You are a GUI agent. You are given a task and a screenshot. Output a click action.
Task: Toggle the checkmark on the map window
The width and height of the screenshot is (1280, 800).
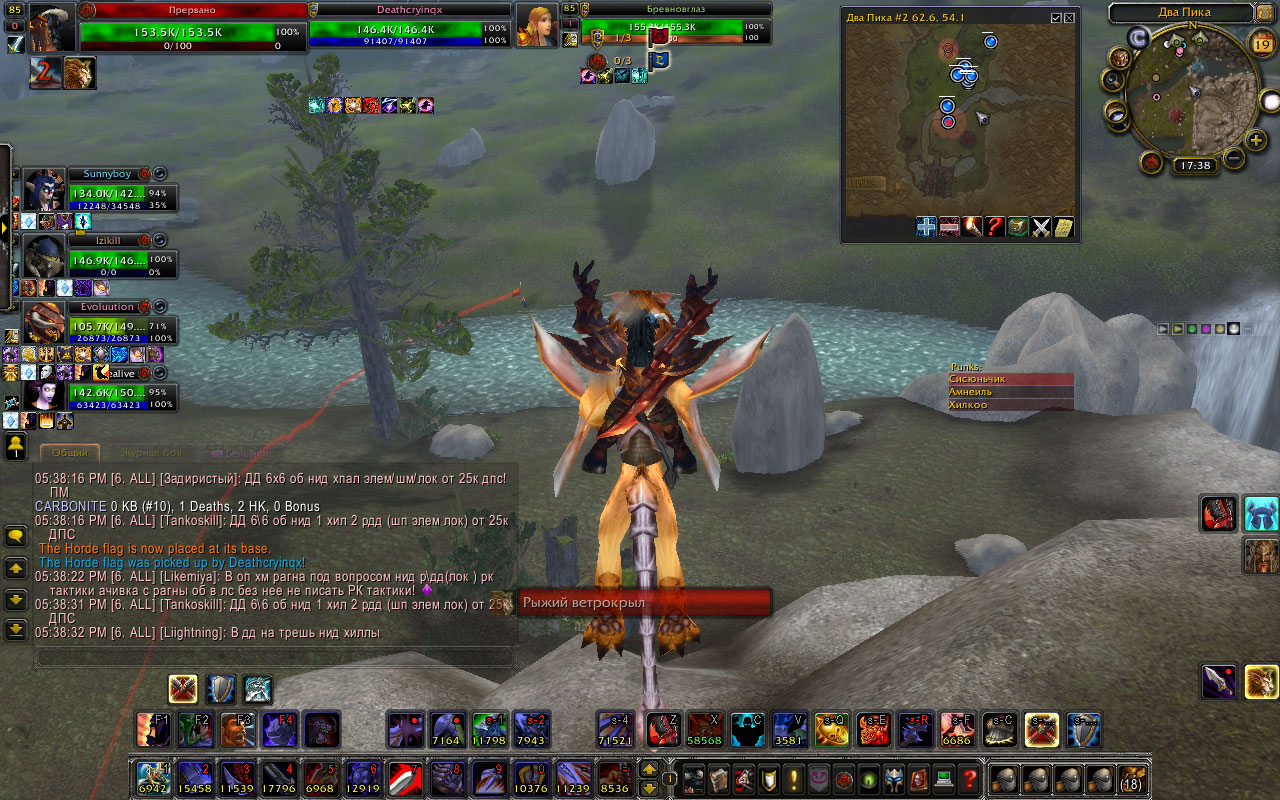[x=1056, y=18]
